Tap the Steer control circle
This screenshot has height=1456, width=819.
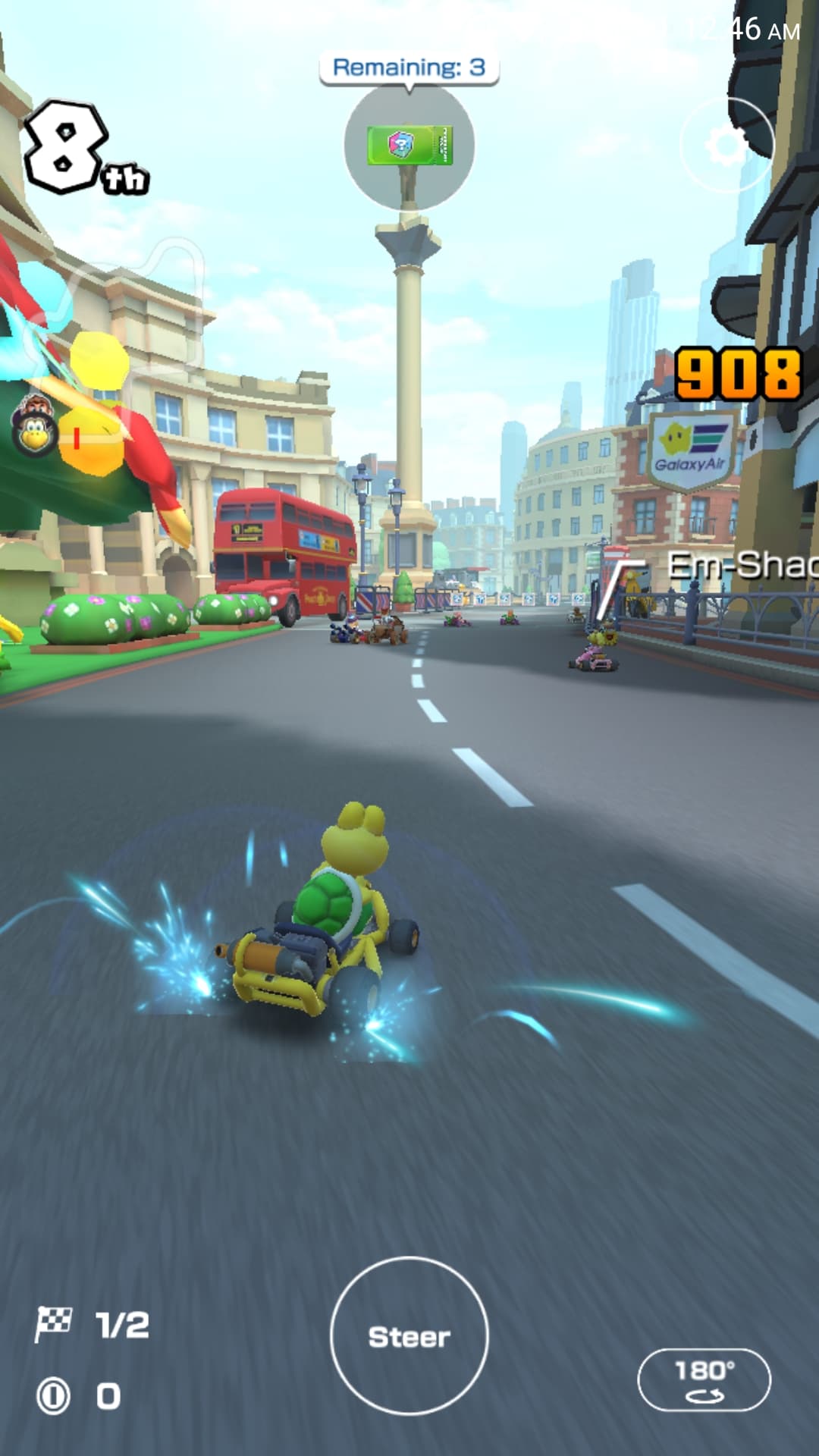coord(409,1335)
